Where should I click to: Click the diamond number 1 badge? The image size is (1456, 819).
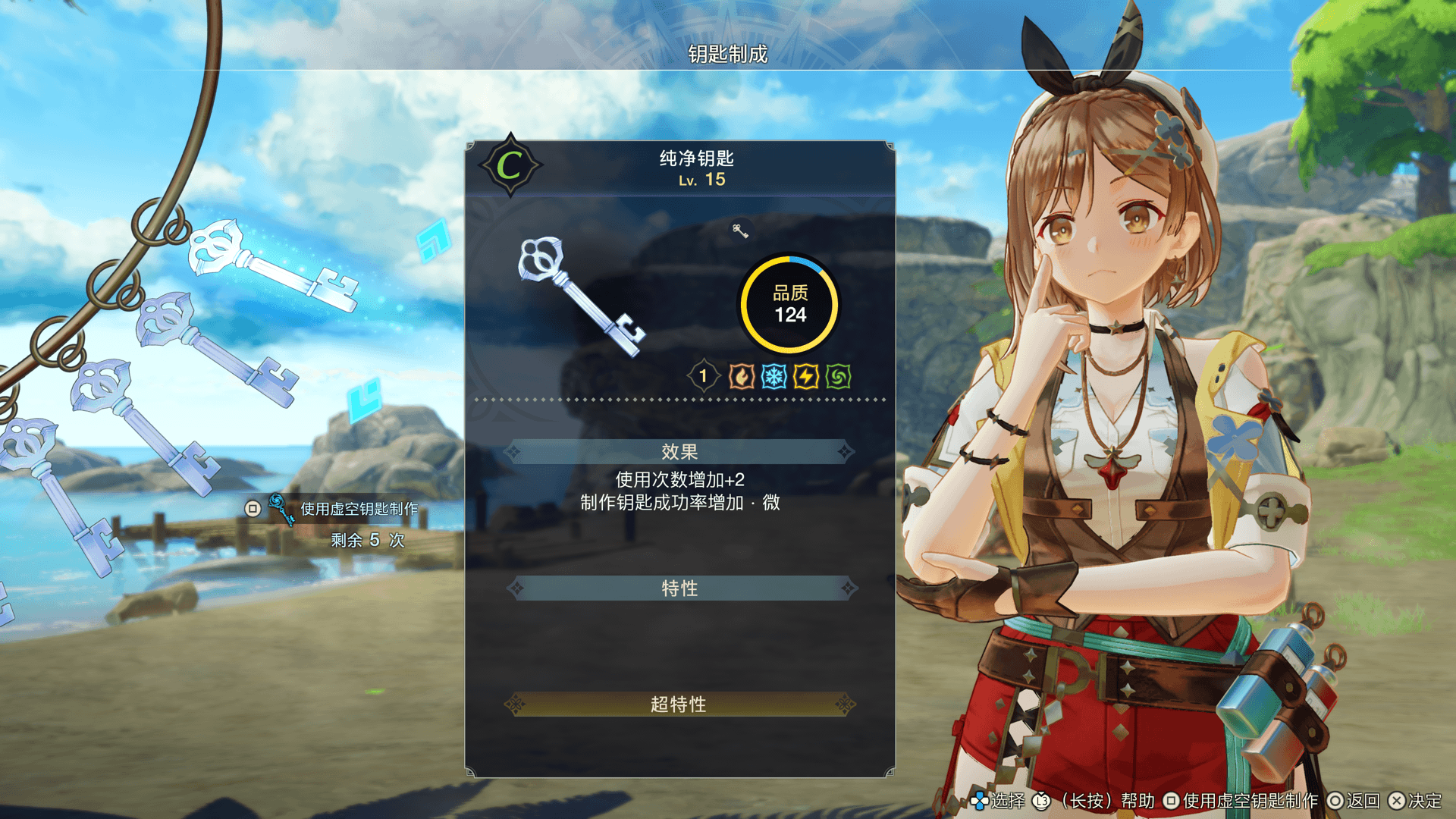point(703,376)
